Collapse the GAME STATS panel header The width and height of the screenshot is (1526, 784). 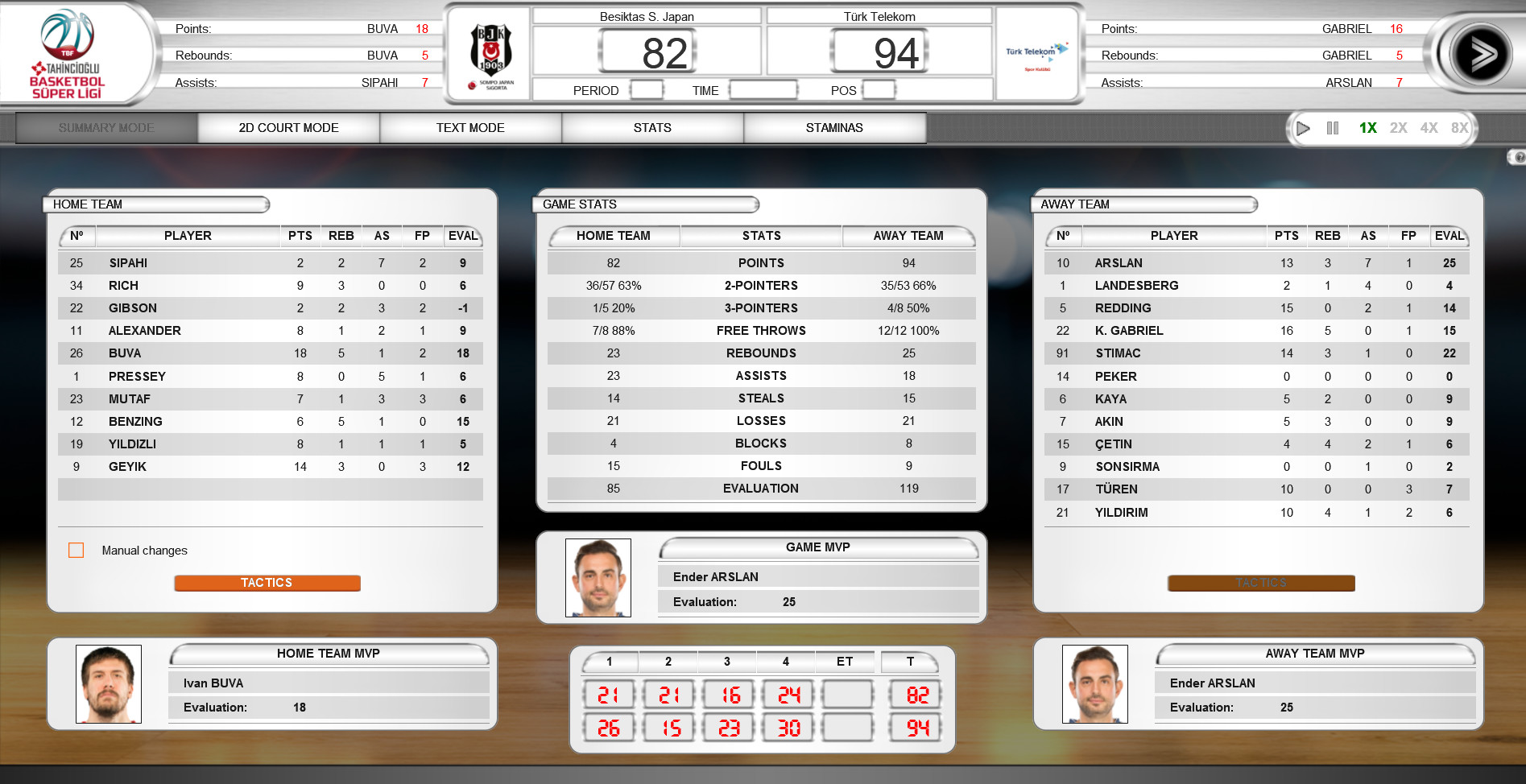point(644,204)
